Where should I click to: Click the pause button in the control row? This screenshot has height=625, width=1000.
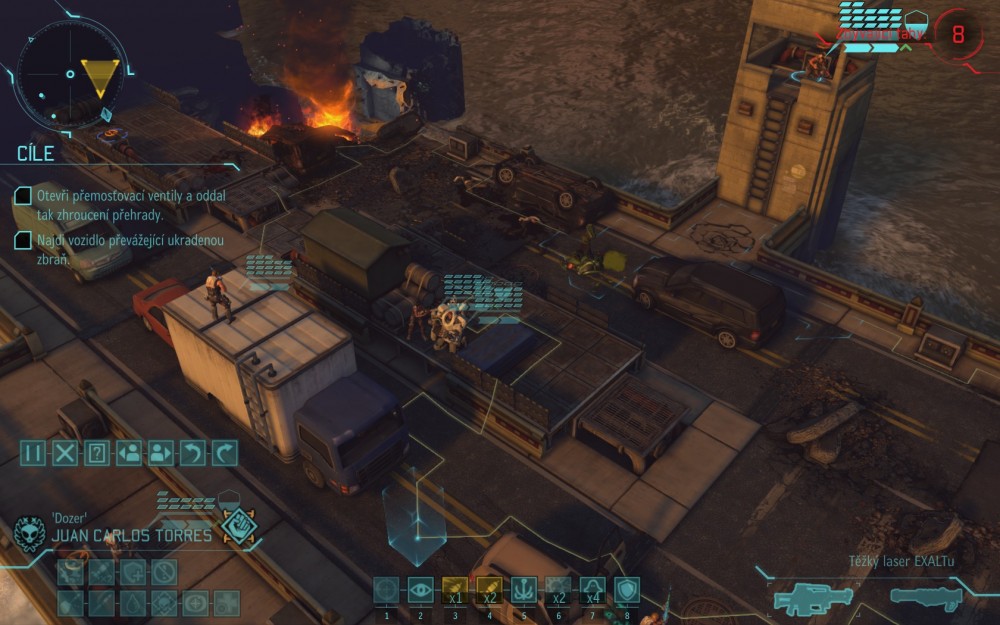point(34,453)
